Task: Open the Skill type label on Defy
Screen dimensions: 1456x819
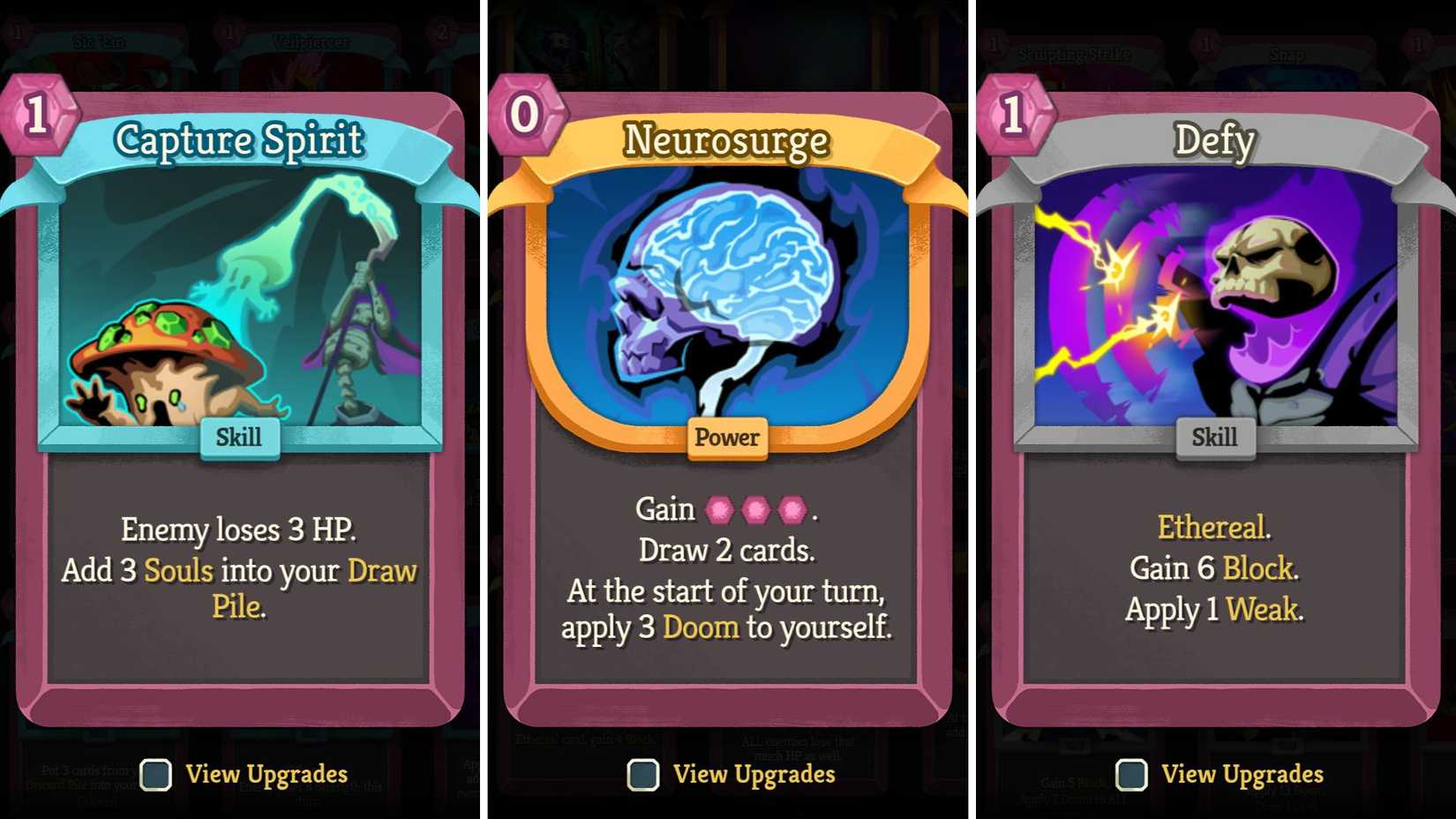Action: tap(1215, 437)
